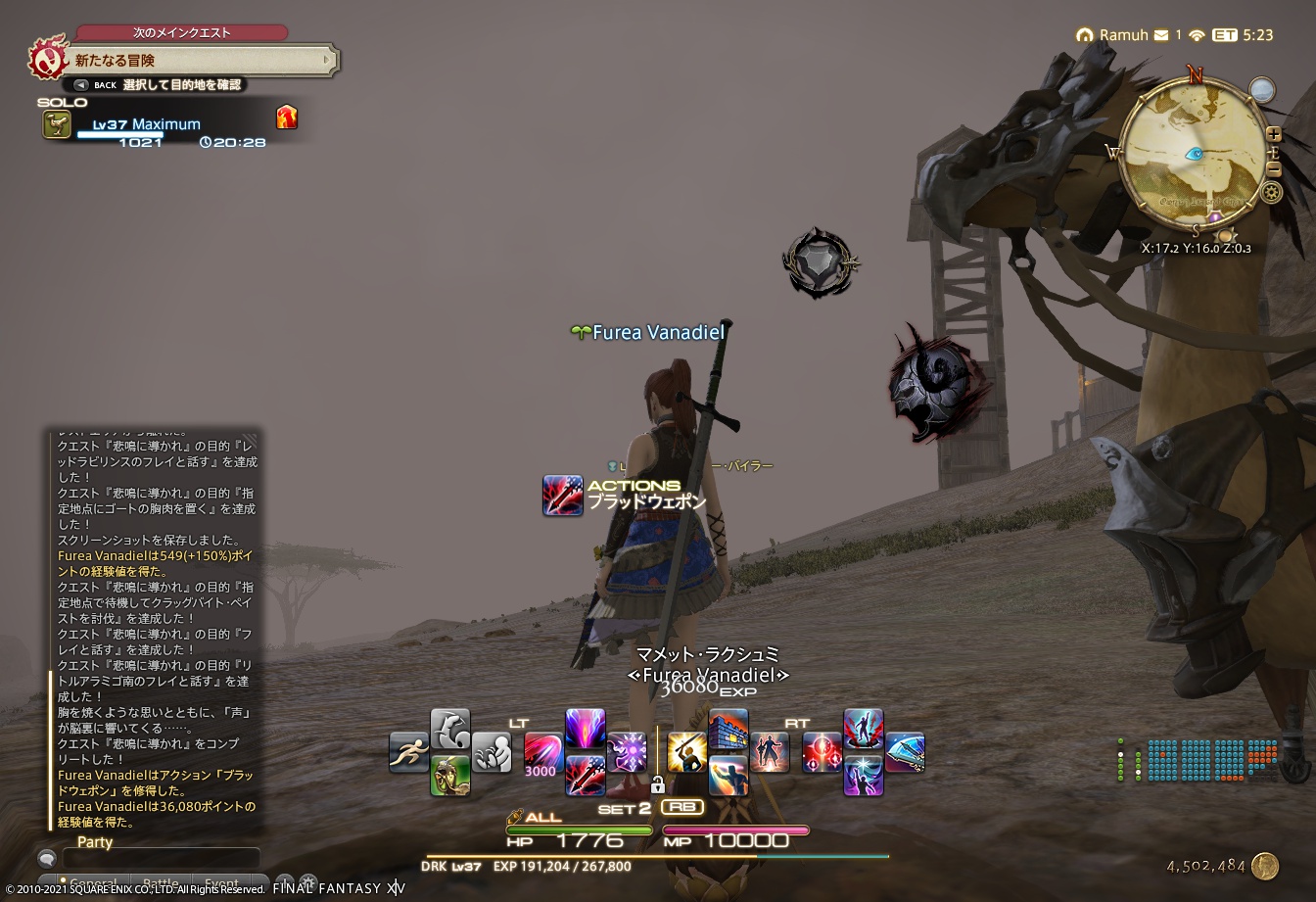Image resolution: width=1316 pixels, height=902 pixels.
Task: Activate the Blood Weapon sword ability
Action: pyautogui.click(x=585, y=774)
